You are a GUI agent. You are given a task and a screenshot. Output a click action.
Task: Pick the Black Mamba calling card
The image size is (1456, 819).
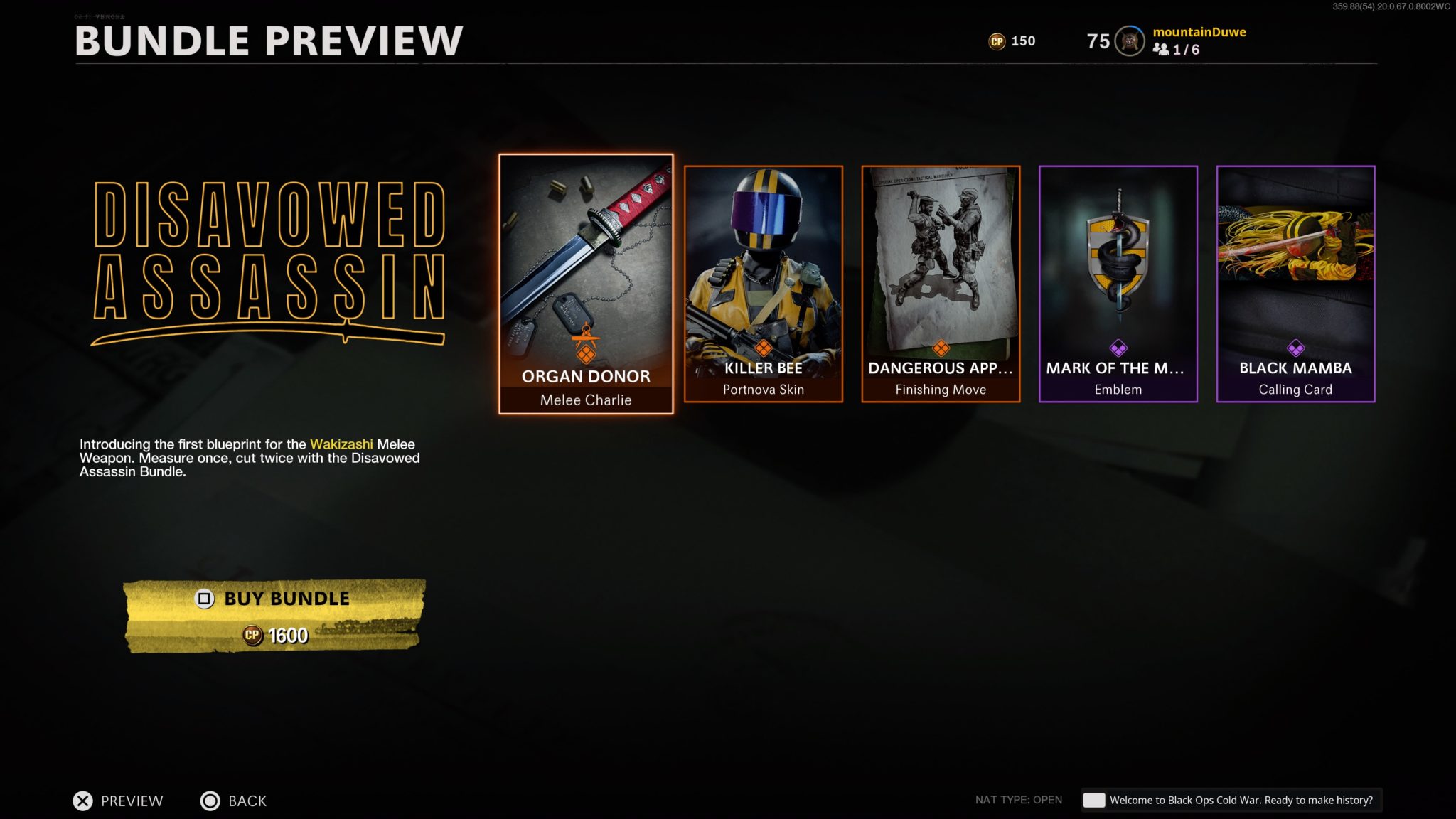coord(1295,284)
